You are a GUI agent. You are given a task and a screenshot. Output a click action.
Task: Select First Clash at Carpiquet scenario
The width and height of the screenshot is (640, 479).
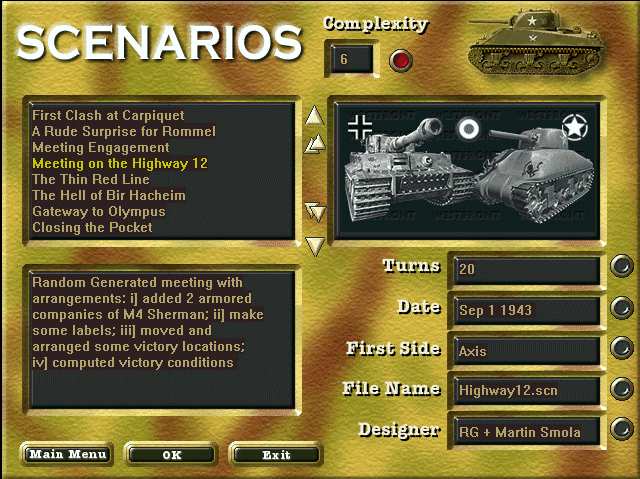[108, 115]
